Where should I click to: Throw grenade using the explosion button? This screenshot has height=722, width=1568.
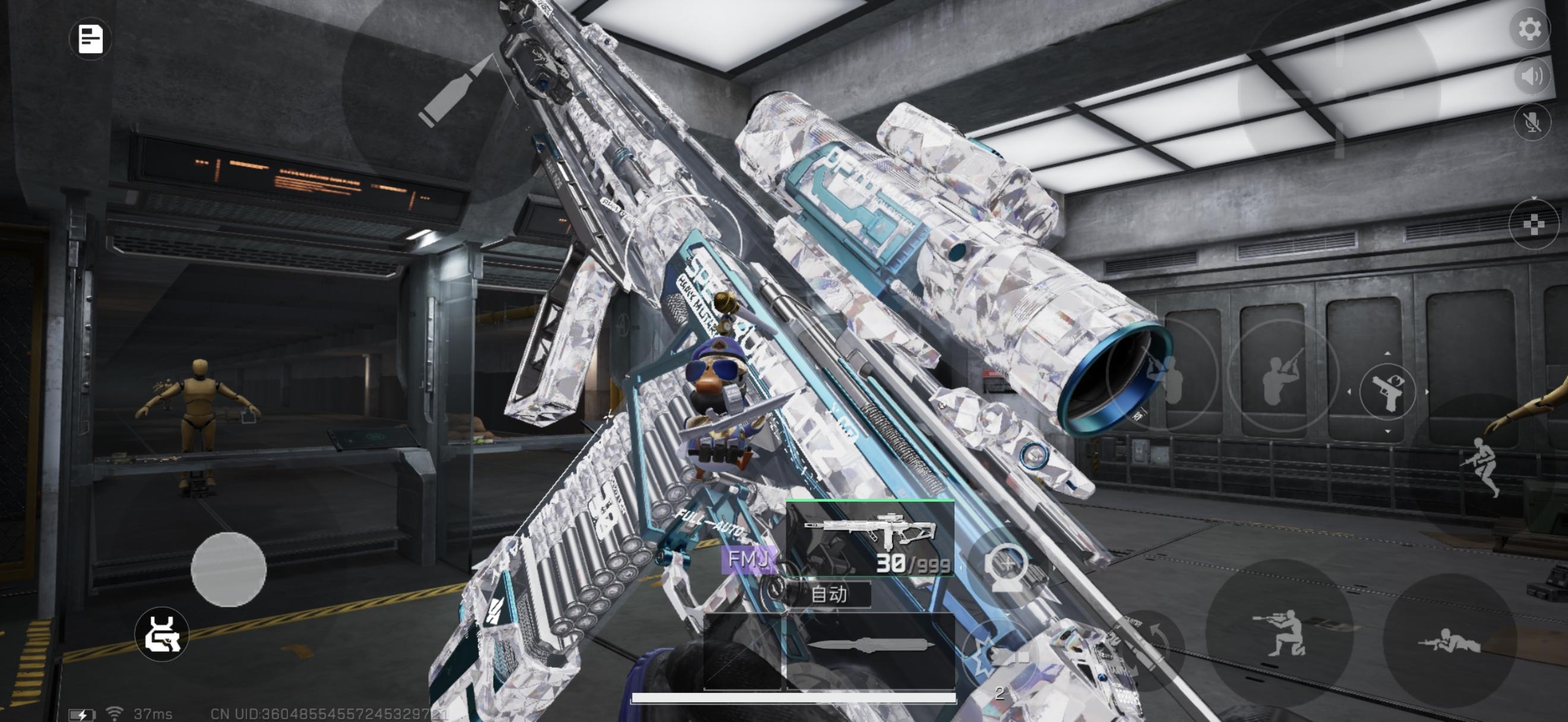coord(998,657)
